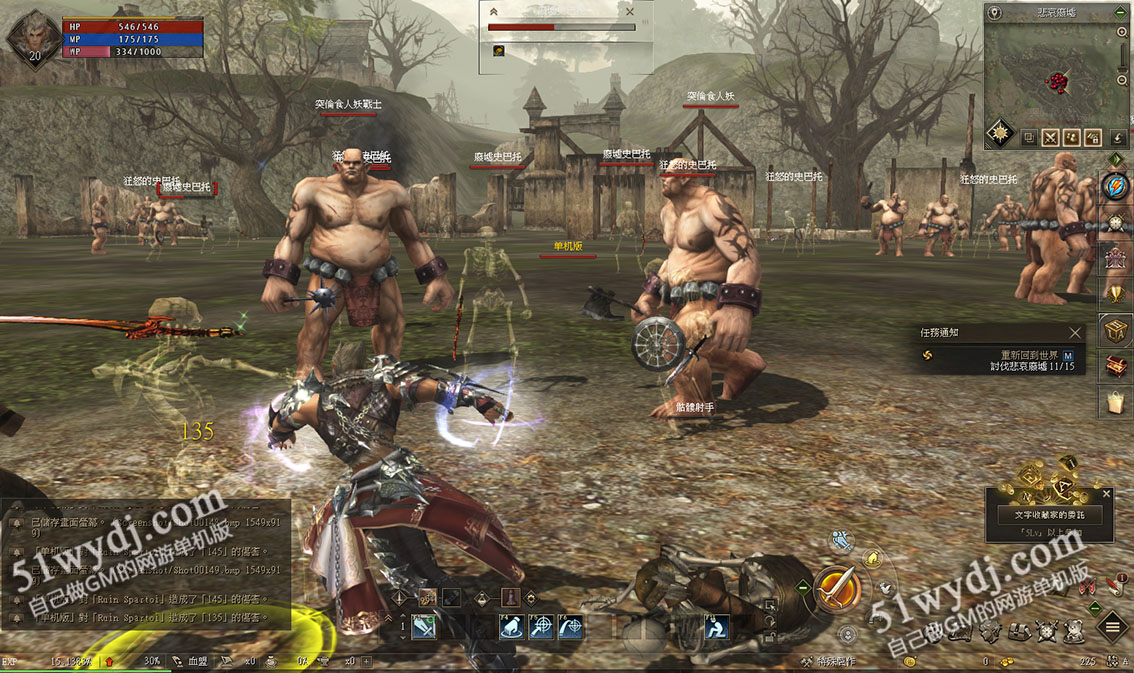1134x673 pixels.
Task: Use the sitting figure skill on the hotbar
Action: pos(715,627)
